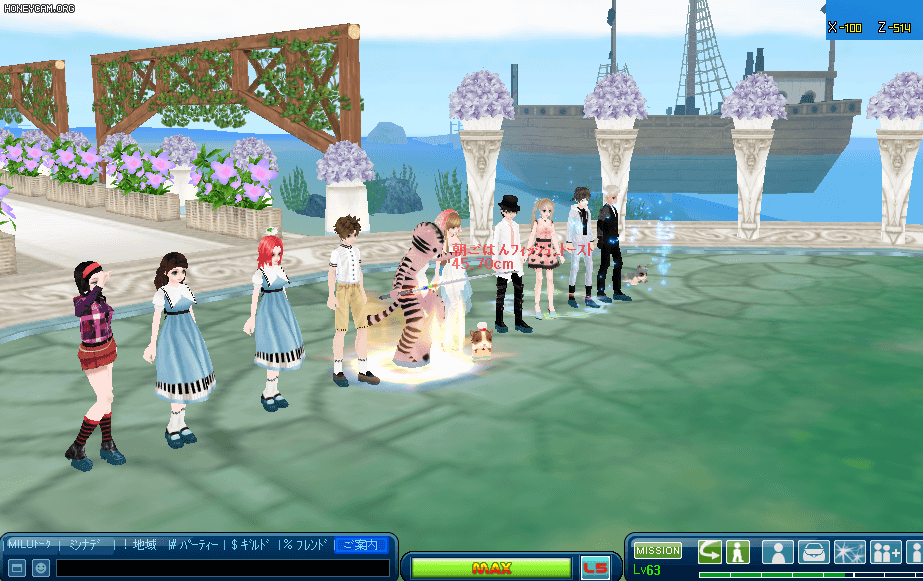Switch to the 地域 chat tab
923x581 pixels.
pyautogui.click(x=138, y=545)
